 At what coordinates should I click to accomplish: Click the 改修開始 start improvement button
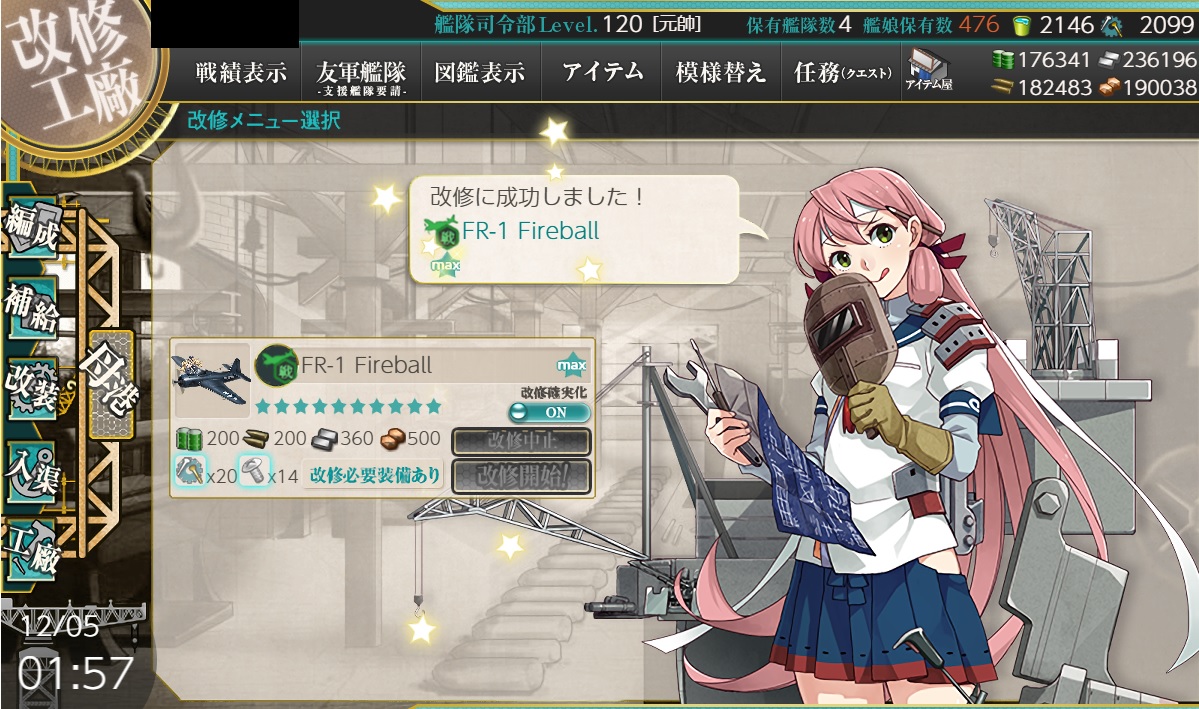[521, 476]
